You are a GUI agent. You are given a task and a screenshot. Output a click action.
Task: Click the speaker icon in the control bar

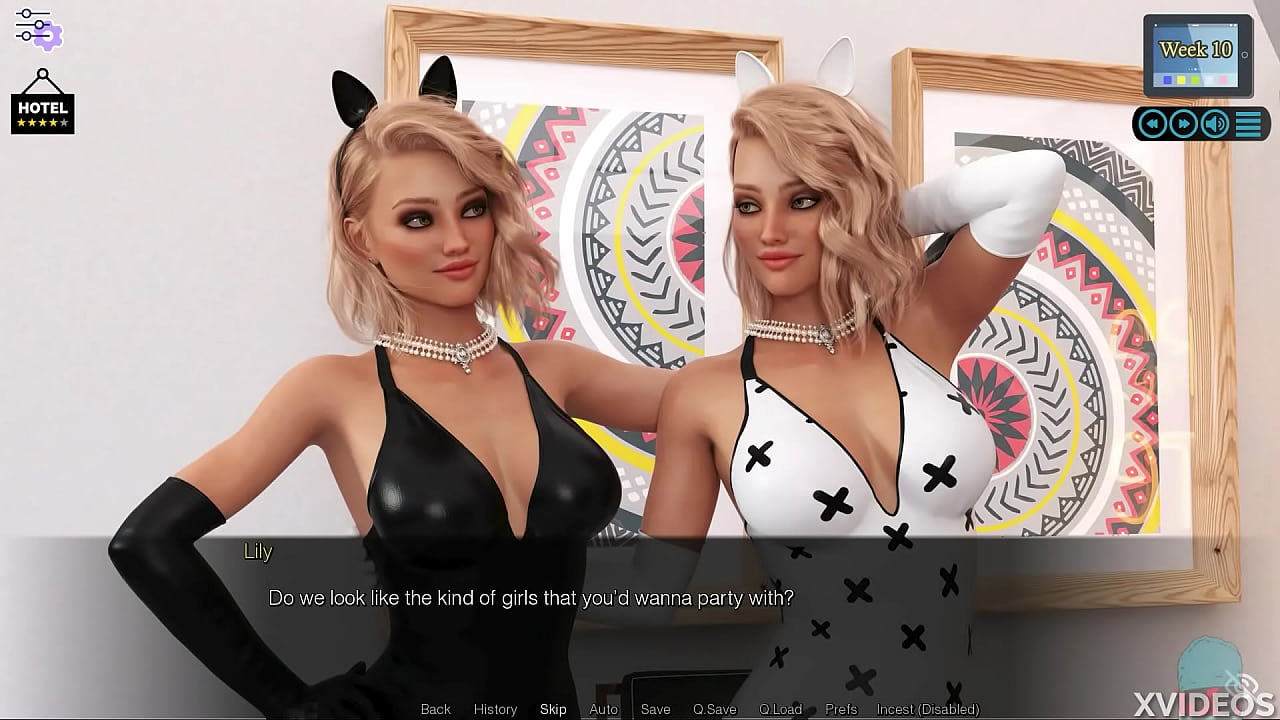coord(1213,123)
